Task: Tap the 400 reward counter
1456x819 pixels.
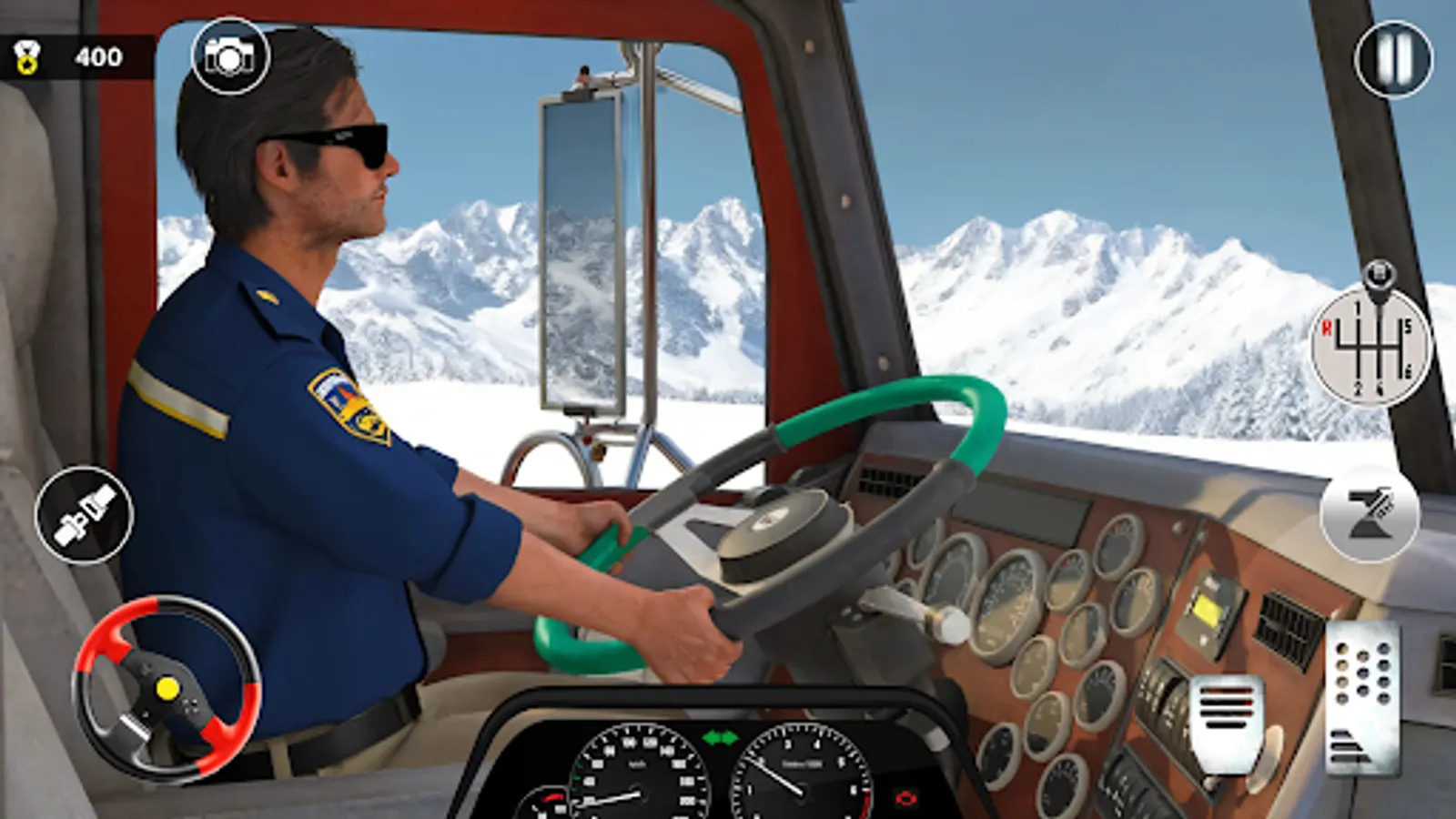Action: point(100,56)
